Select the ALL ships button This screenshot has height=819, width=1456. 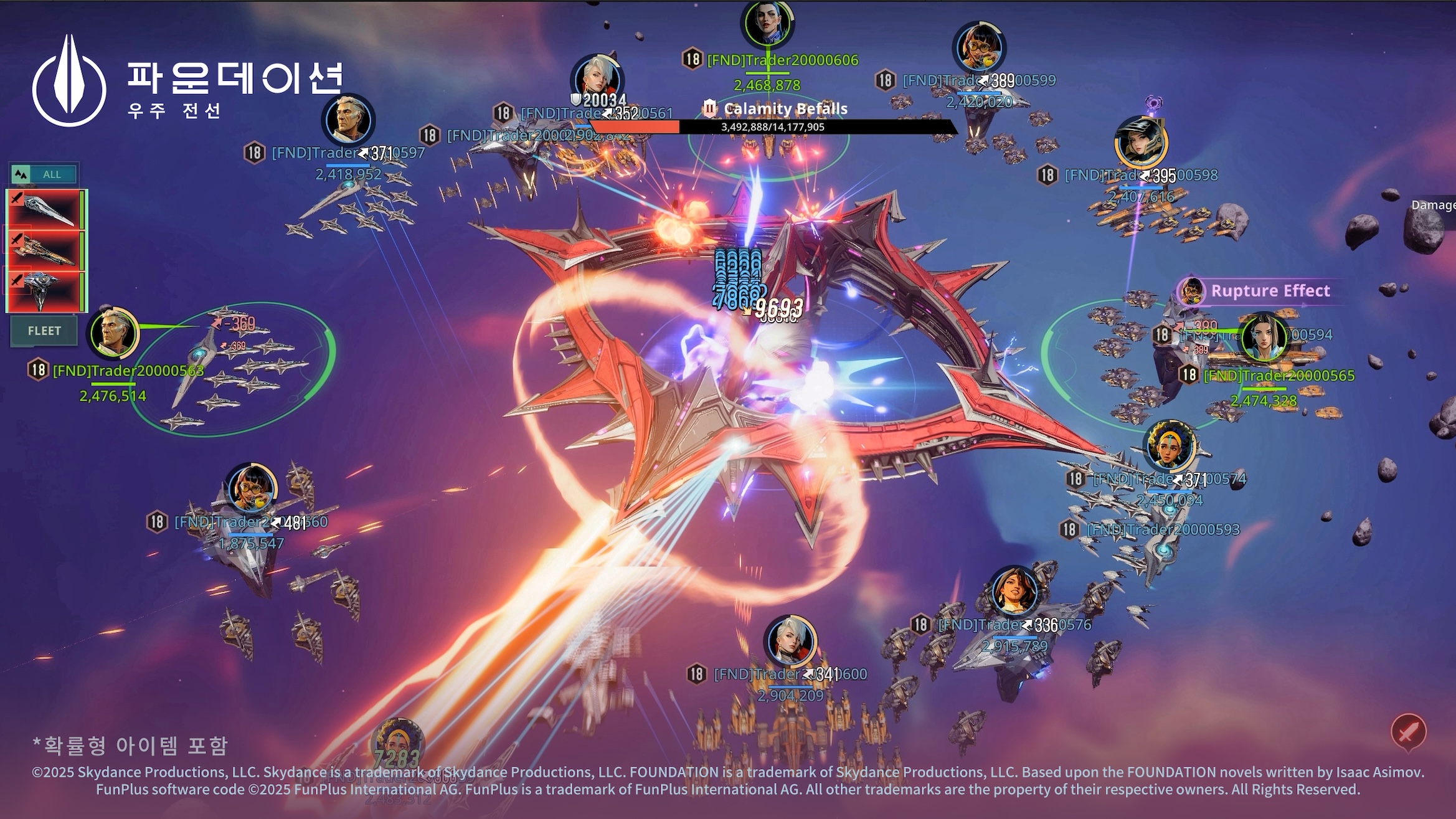pyautogui.click(x=44, y=174)
